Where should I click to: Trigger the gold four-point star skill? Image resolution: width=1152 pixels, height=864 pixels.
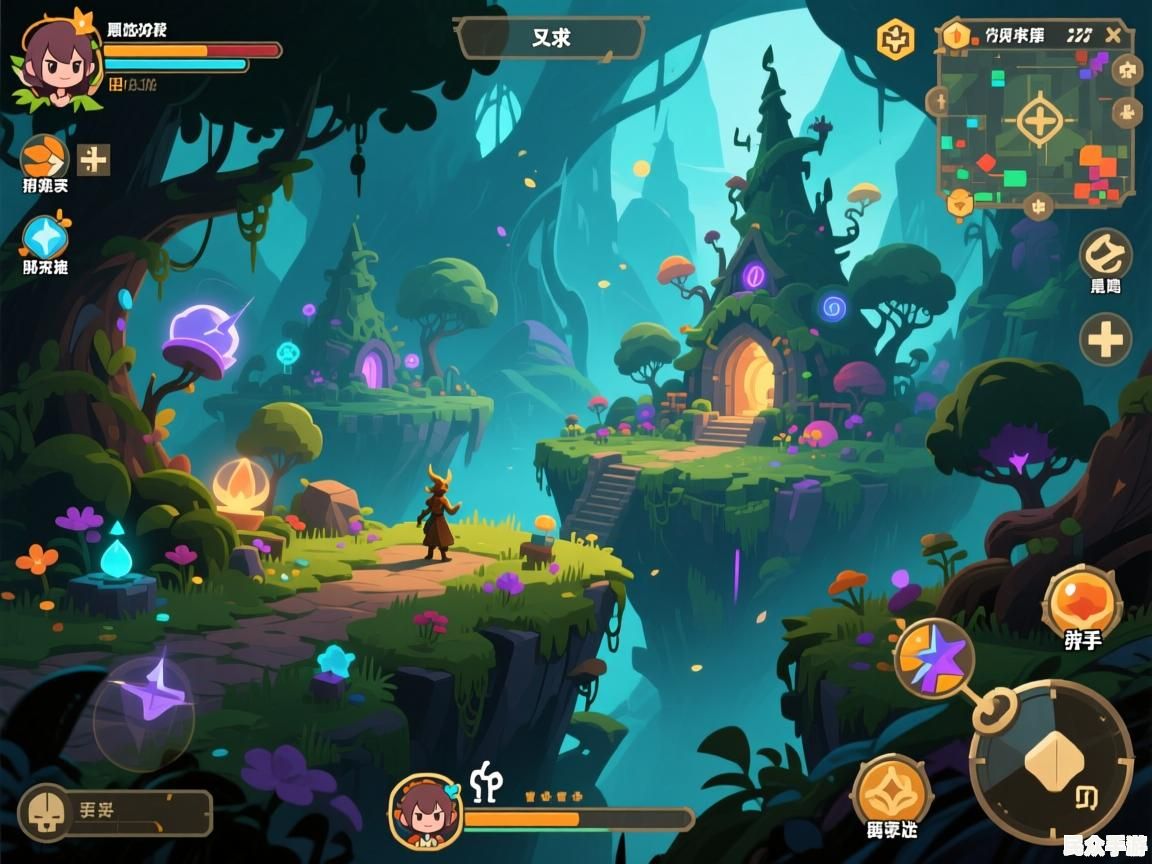tap(891, 793)
